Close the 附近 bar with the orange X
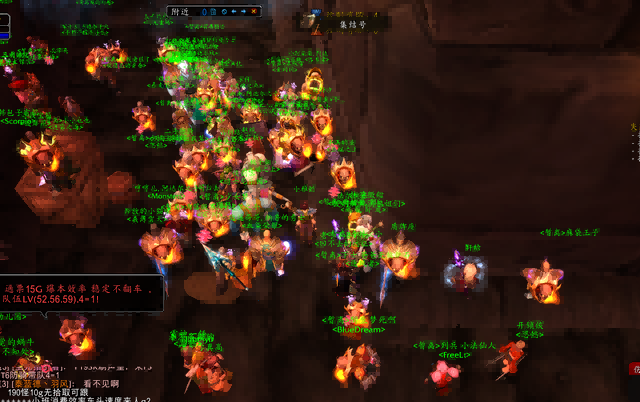The image size is (640, 402). pyautogui.click(x=254, y=12)
